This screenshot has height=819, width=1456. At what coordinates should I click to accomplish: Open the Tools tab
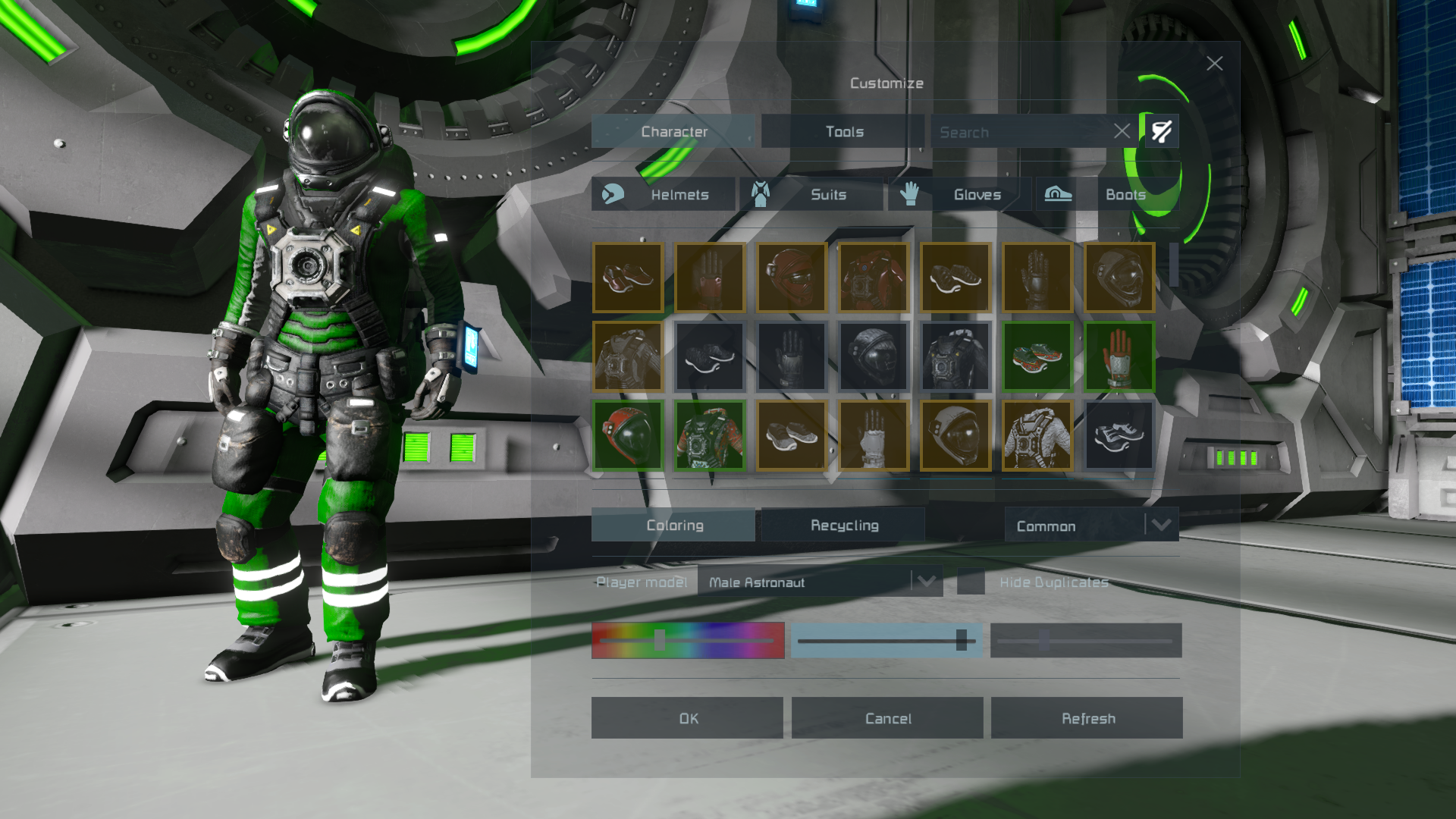[843, 132]
